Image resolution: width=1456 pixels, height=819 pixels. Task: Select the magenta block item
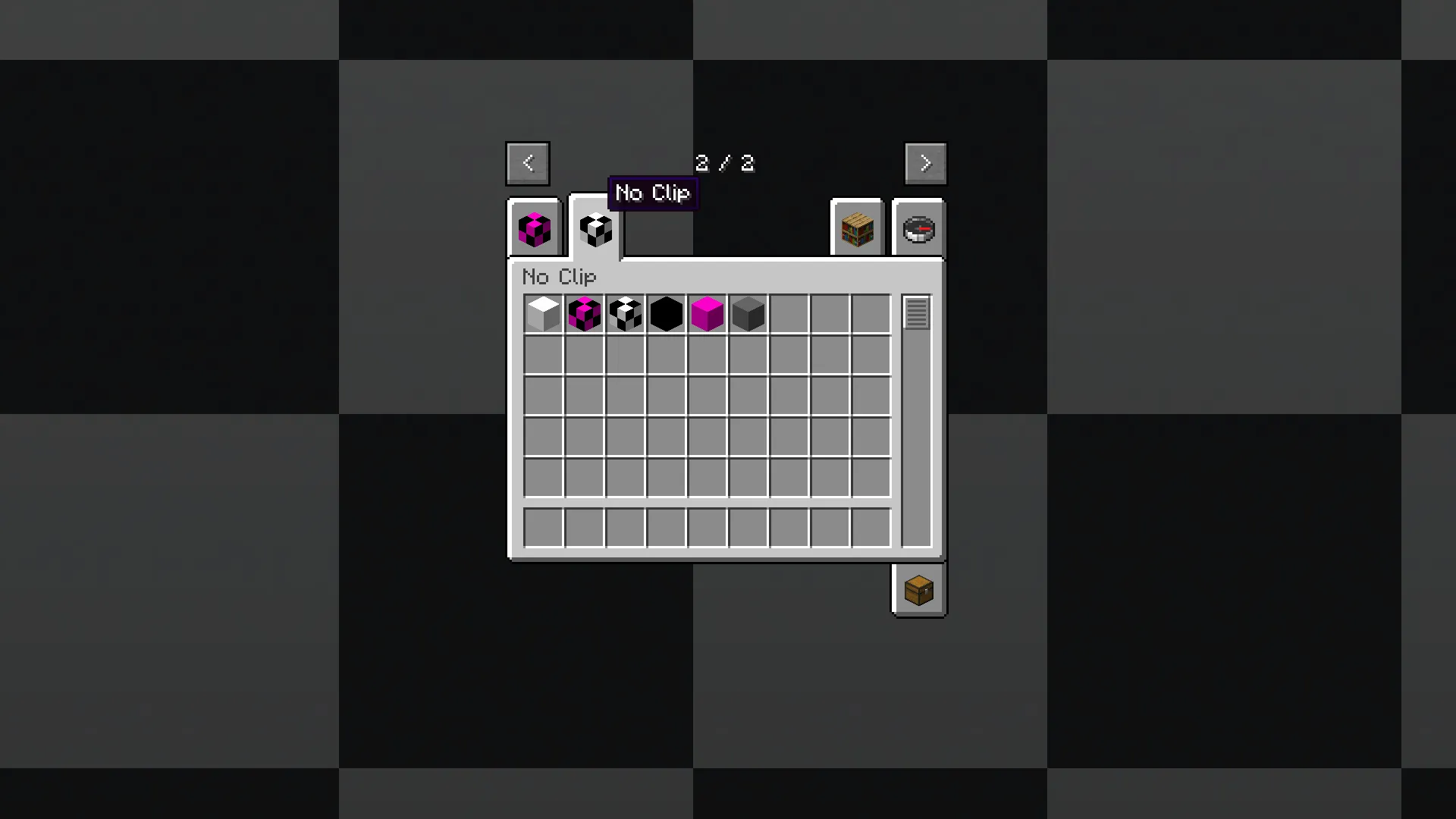(x=707, y=313)
